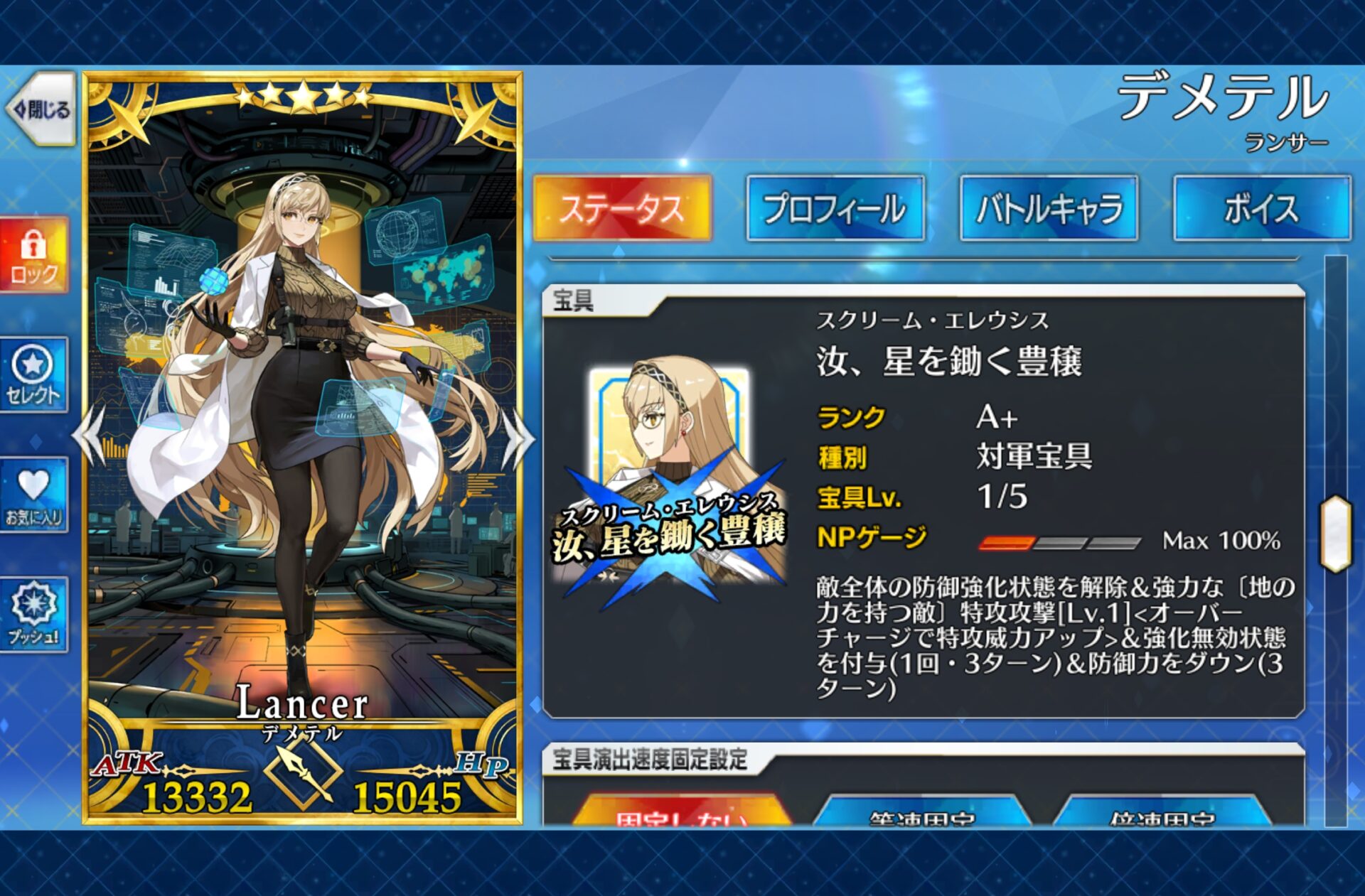Click the Noble Phantasm card thumbnail

pyautogui.click(x=670, y=483)
